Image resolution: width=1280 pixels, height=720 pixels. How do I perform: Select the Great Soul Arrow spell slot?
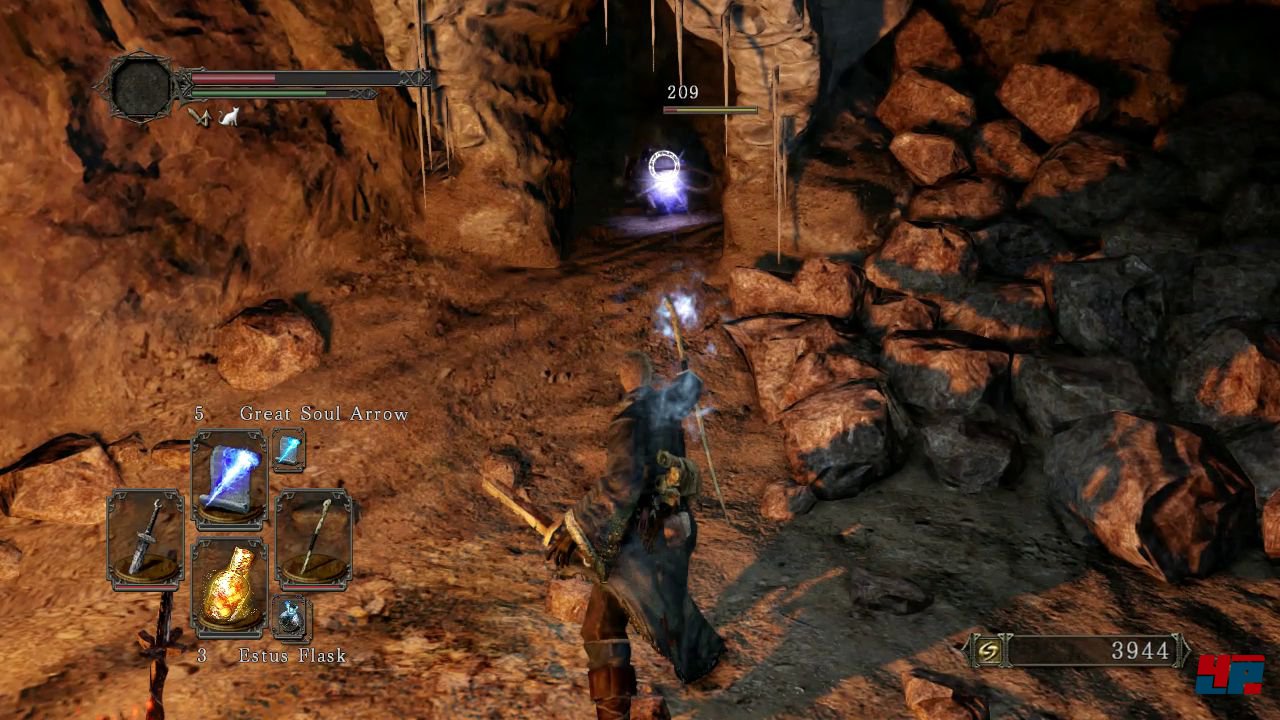(x=229, y=479)
